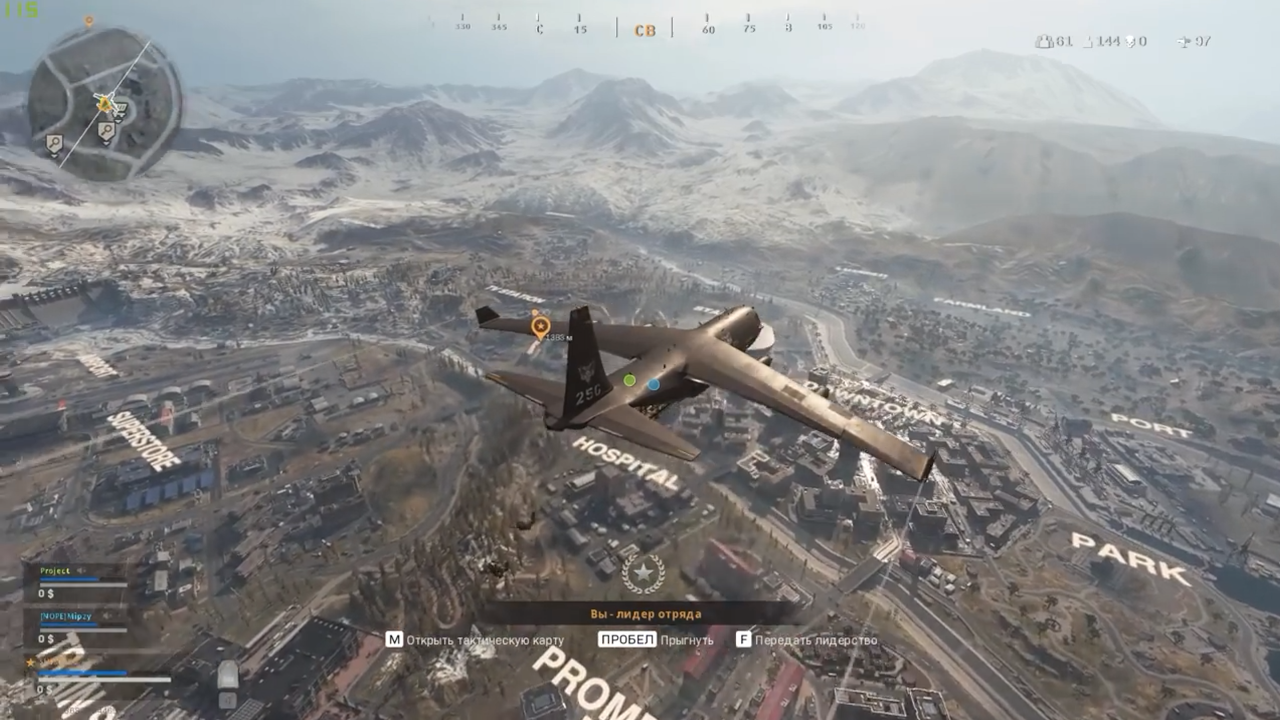Click the blue squadmate dot marker
The image size is (1280, 720).
pyautogui.click(x=653, y=384)
